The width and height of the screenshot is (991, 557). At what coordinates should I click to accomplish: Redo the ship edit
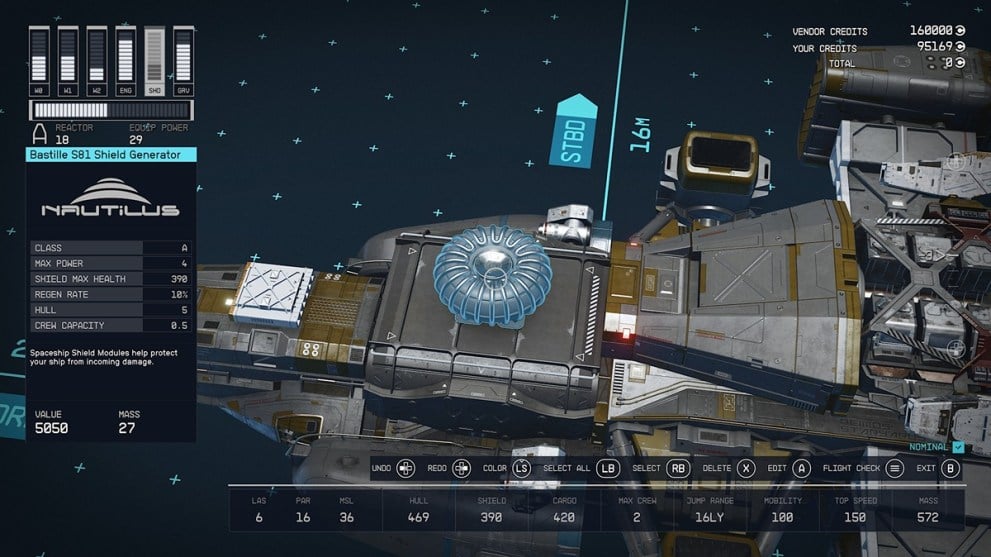pyautogui.click(x=461, y=468)
